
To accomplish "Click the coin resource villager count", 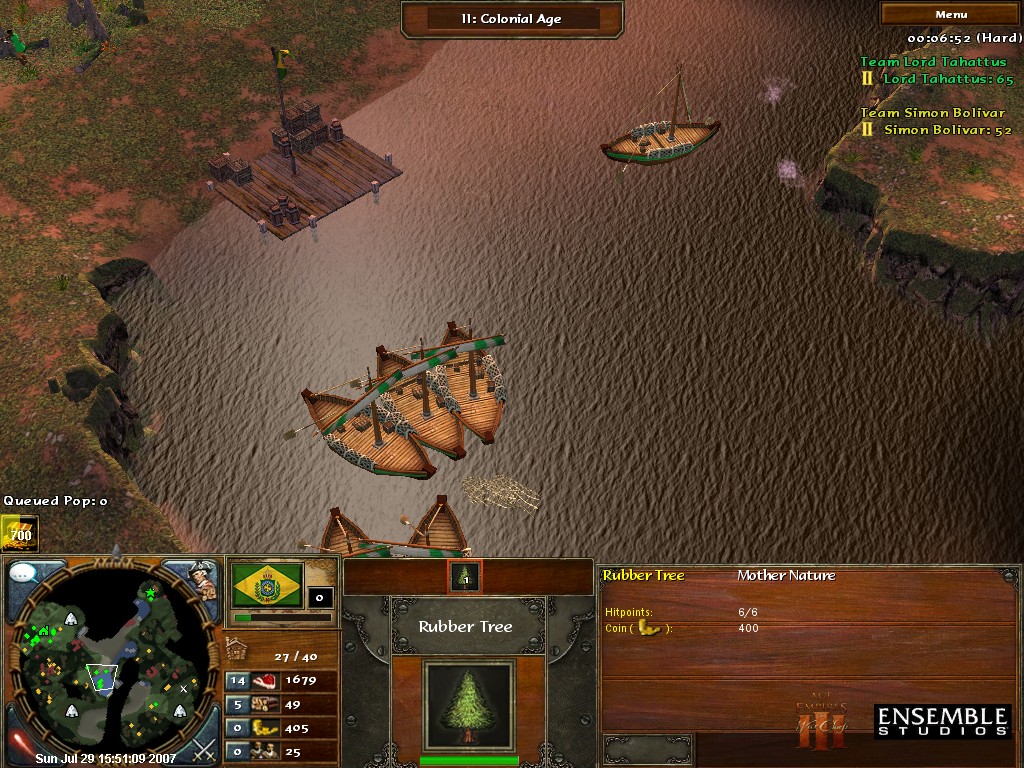I will tap(237, 728).
